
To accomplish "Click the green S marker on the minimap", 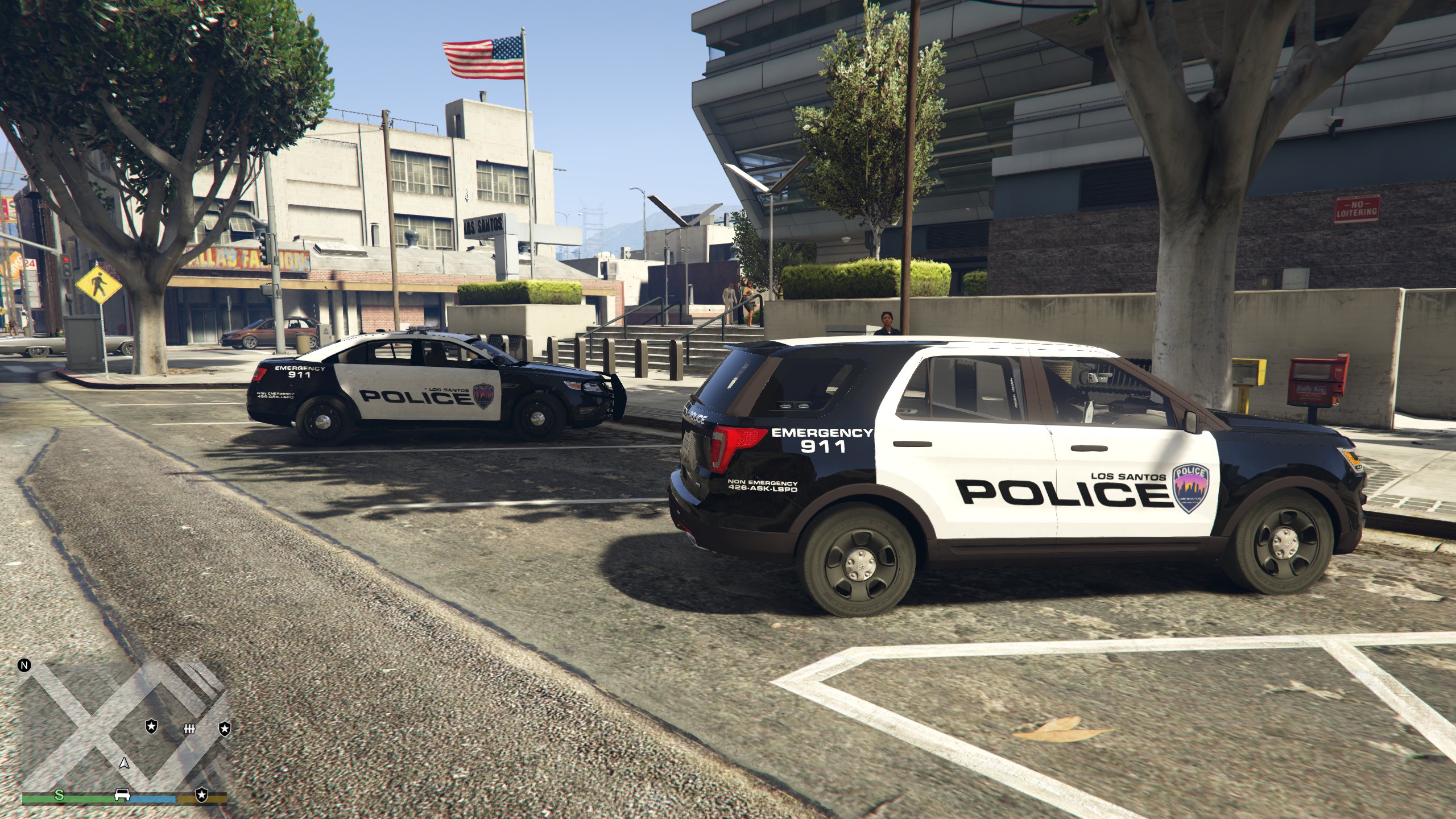I will pyautogui.click(x=59, y=795).
